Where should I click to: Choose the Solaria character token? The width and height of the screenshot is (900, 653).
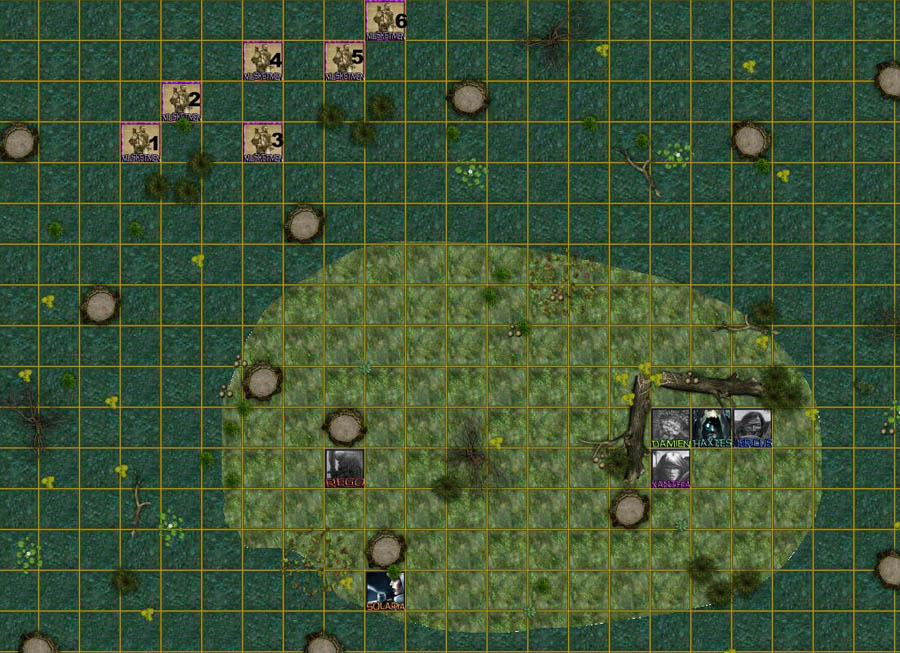pyautogui.click(x=385, y=590)
